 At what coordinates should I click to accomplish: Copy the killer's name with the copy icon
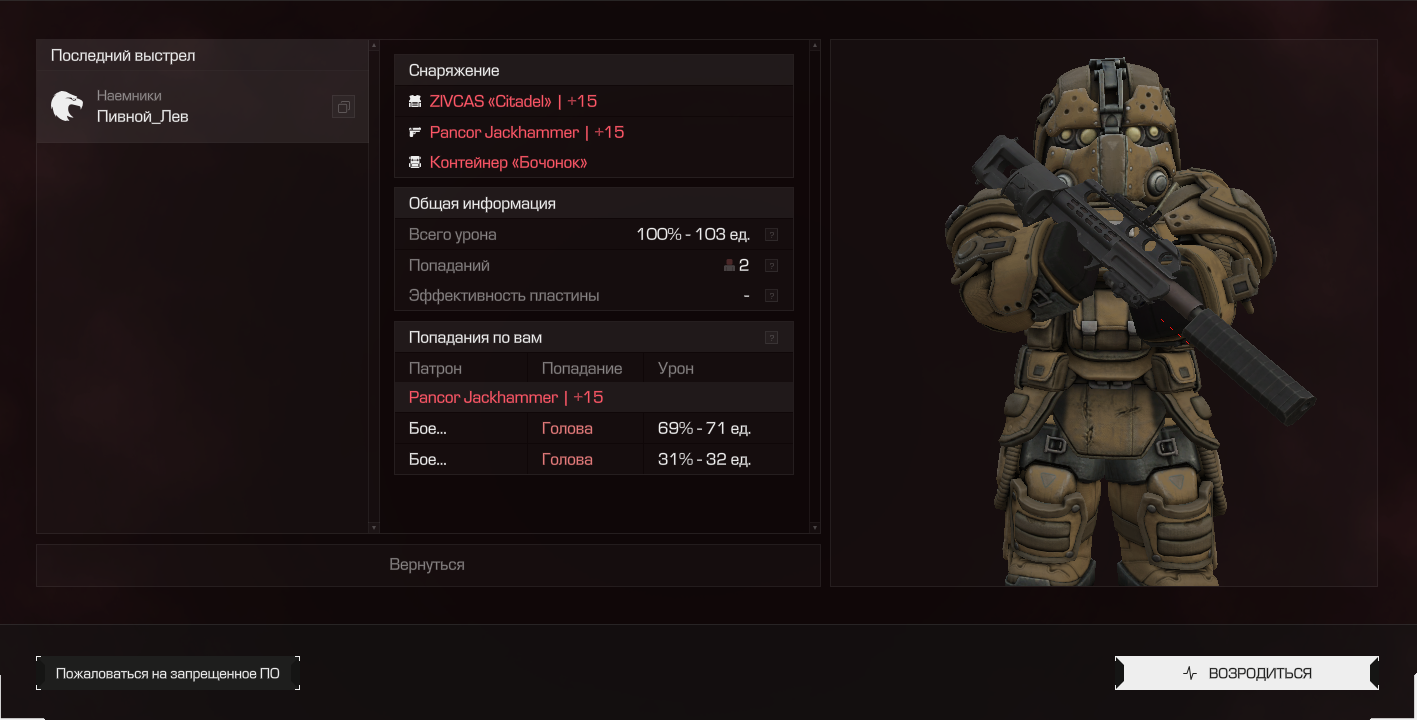(x=343, y=106)
